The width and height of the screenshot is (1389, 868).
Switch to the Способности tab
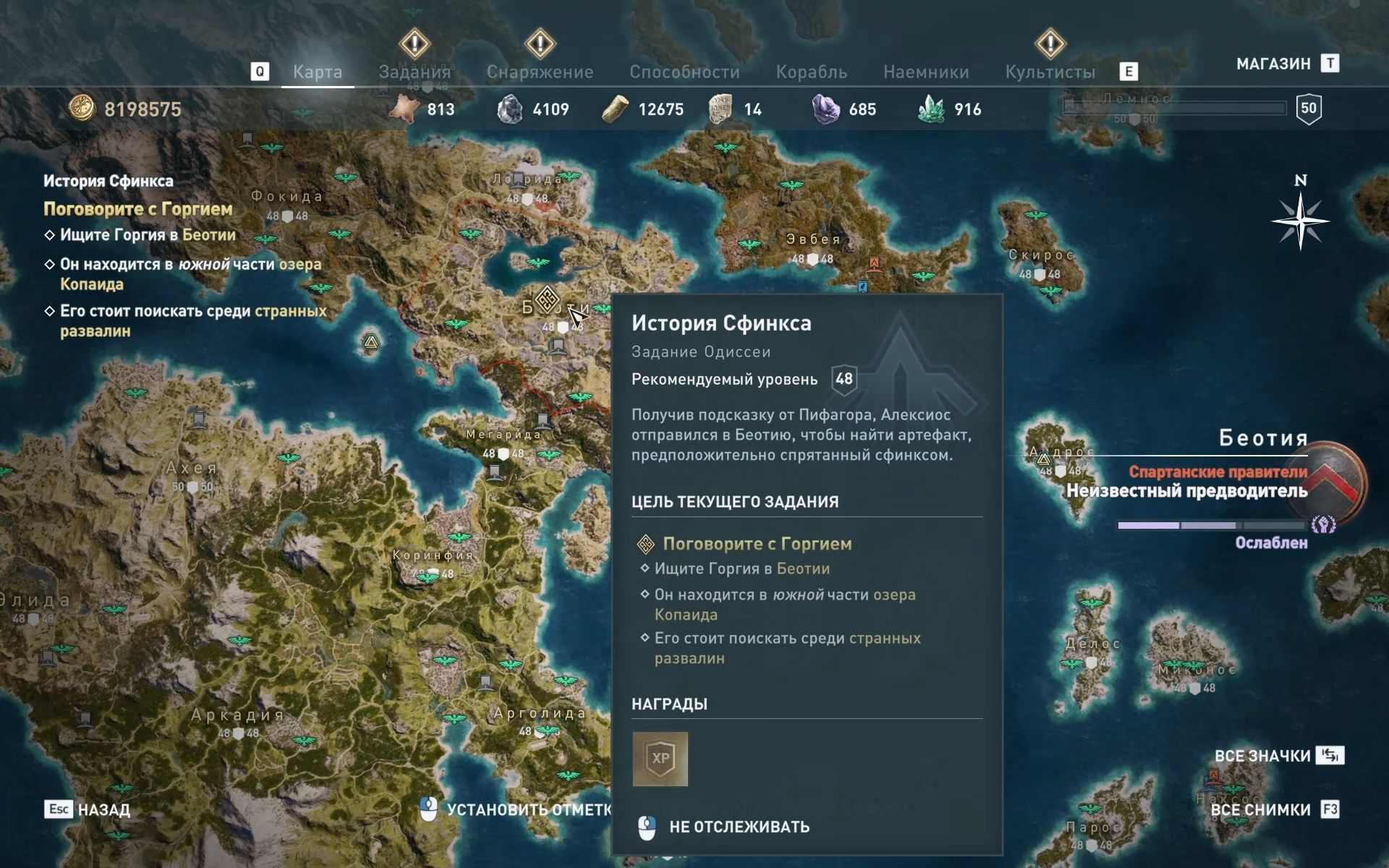tap(684, 72)
